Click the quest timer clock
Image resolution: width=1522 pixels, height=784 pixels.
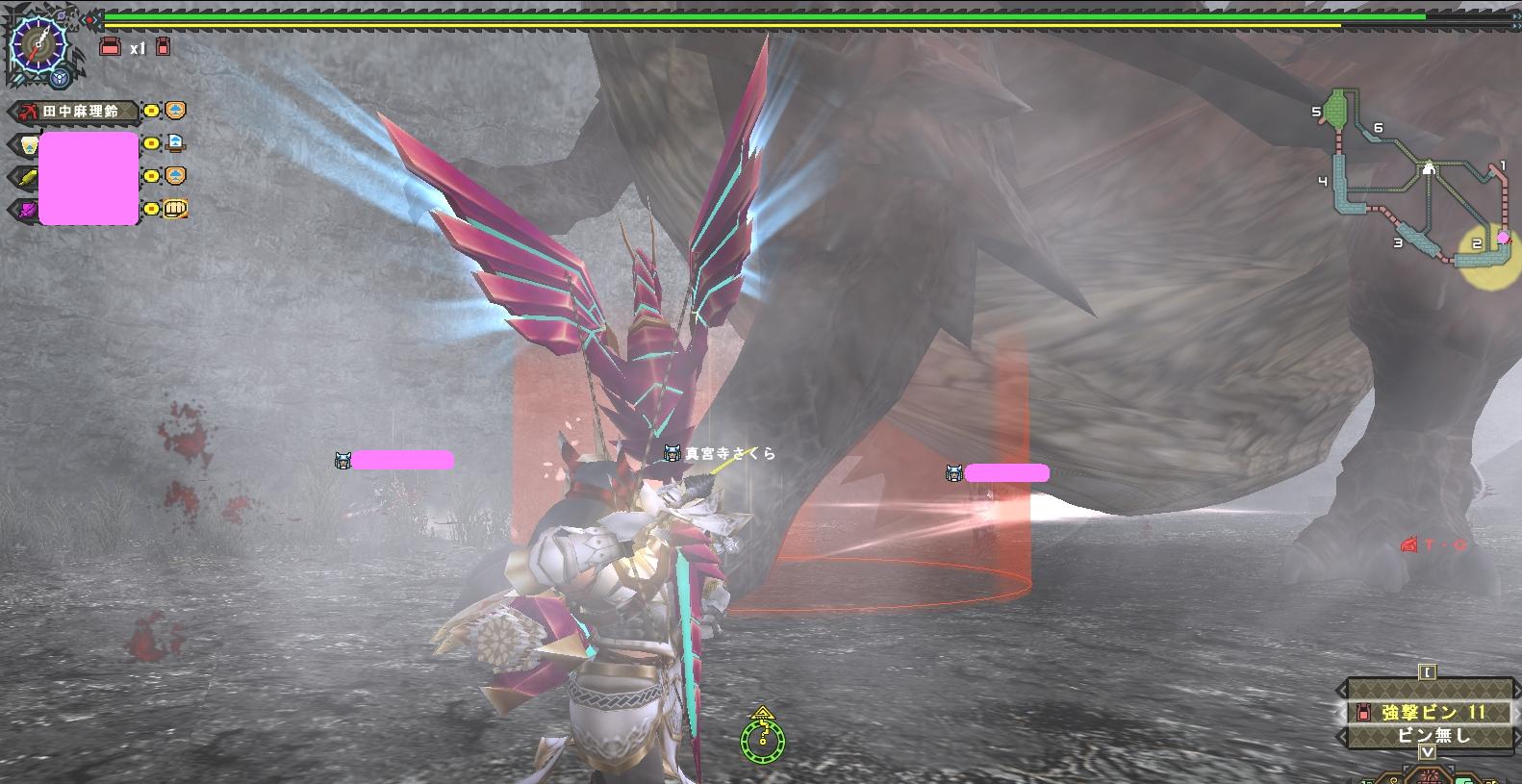click(38, 42)
